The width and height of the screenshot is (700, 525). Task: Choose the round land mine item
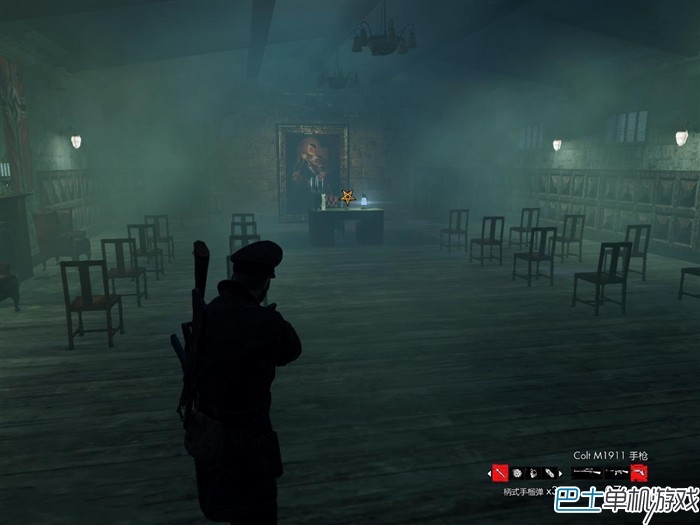[518, 473]
